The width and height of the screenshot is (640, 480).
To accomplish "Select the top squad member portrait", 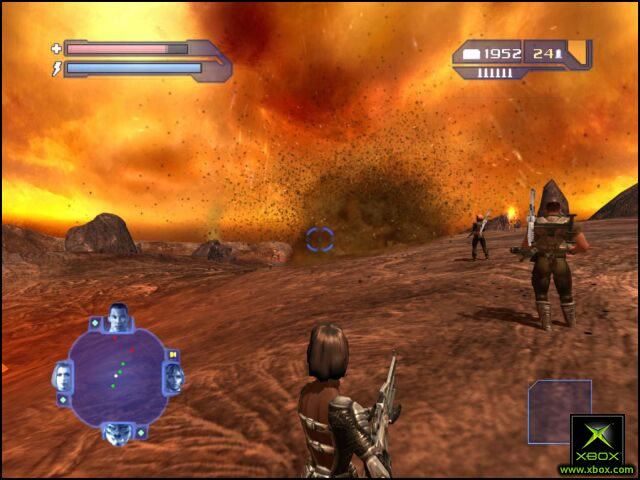I will click(x=119, y=317).
